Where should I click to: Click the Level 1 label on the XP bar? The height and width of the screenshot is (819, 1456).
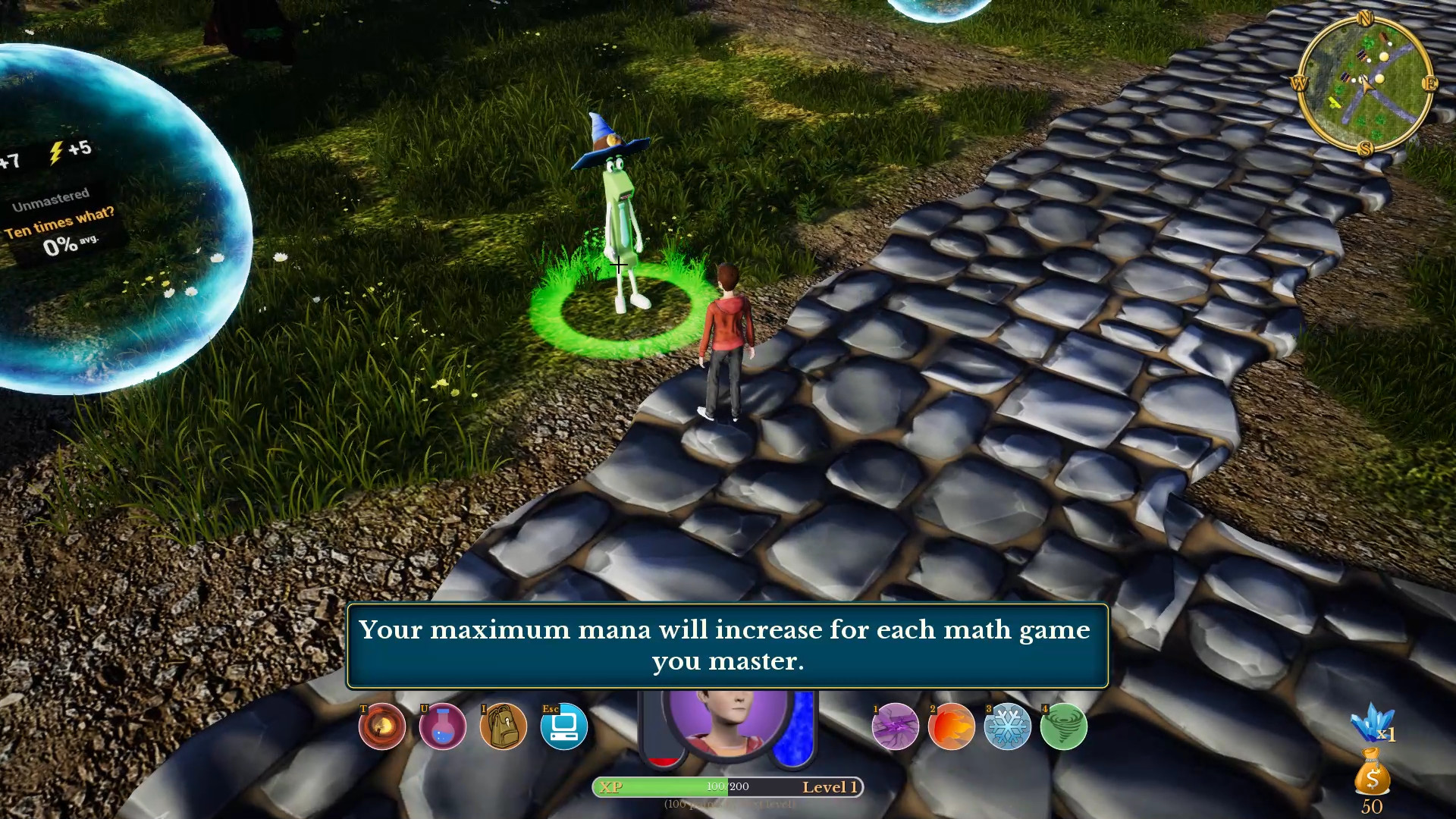(x=829, y=787)
